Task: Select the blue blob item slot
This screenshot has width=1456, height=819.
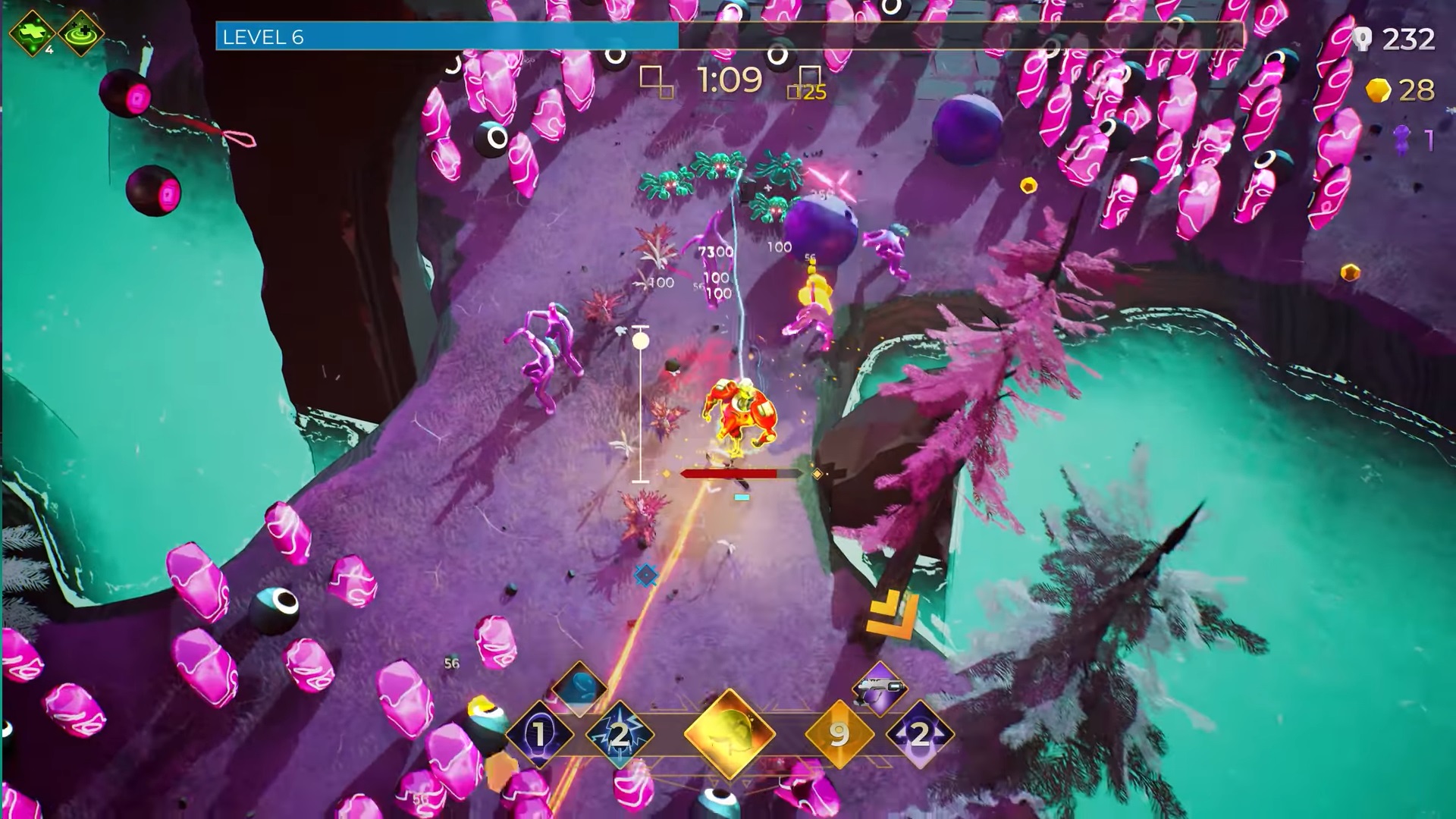Action: click(x=579, y=687)
